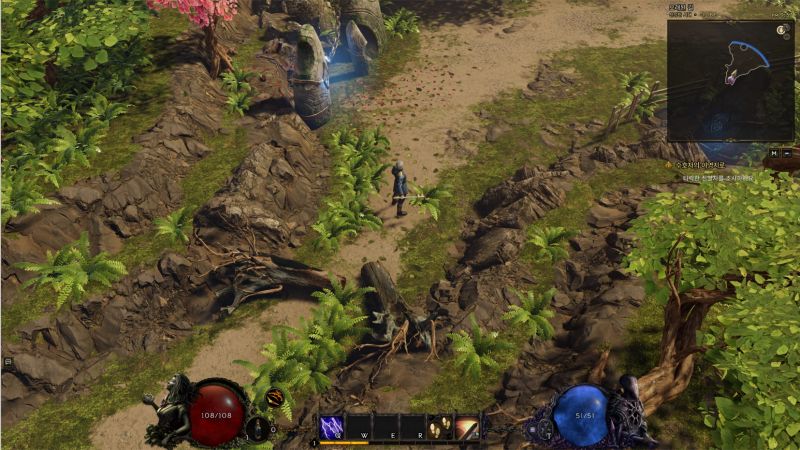Open the chat icon on the left edge

(7, 361)
